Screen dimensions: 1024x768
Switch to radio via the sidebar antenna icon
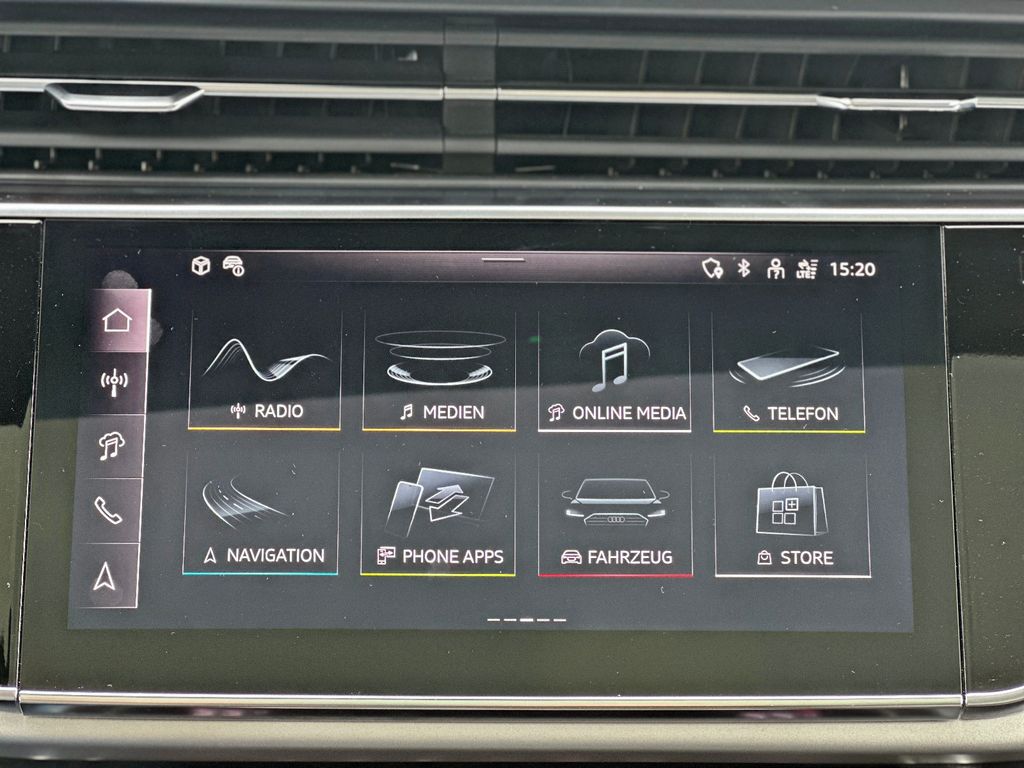pos(115,381)
